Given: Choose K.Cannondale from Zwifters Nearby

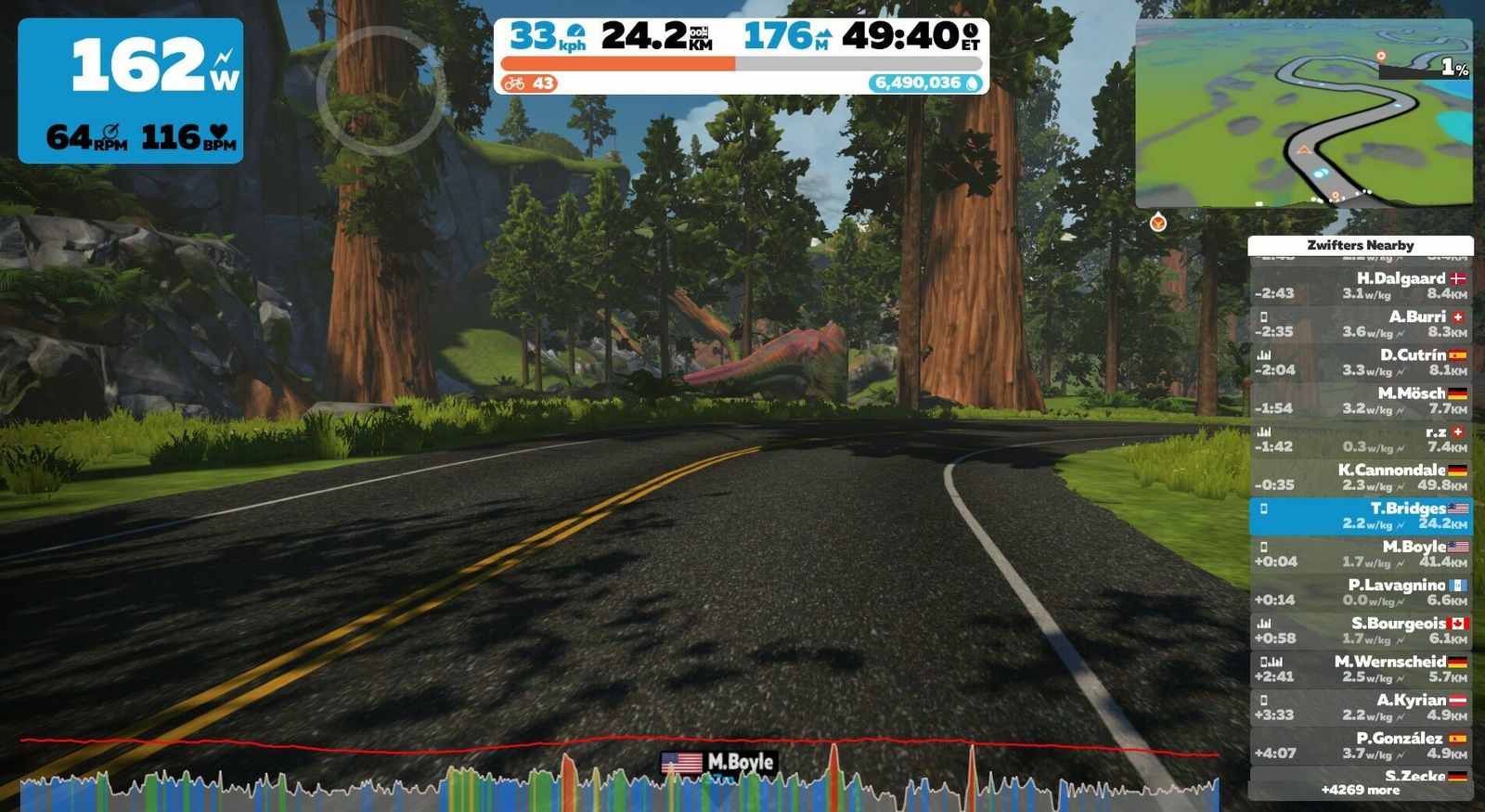Looking at the screenshot, I should (x=1360, y=477).
